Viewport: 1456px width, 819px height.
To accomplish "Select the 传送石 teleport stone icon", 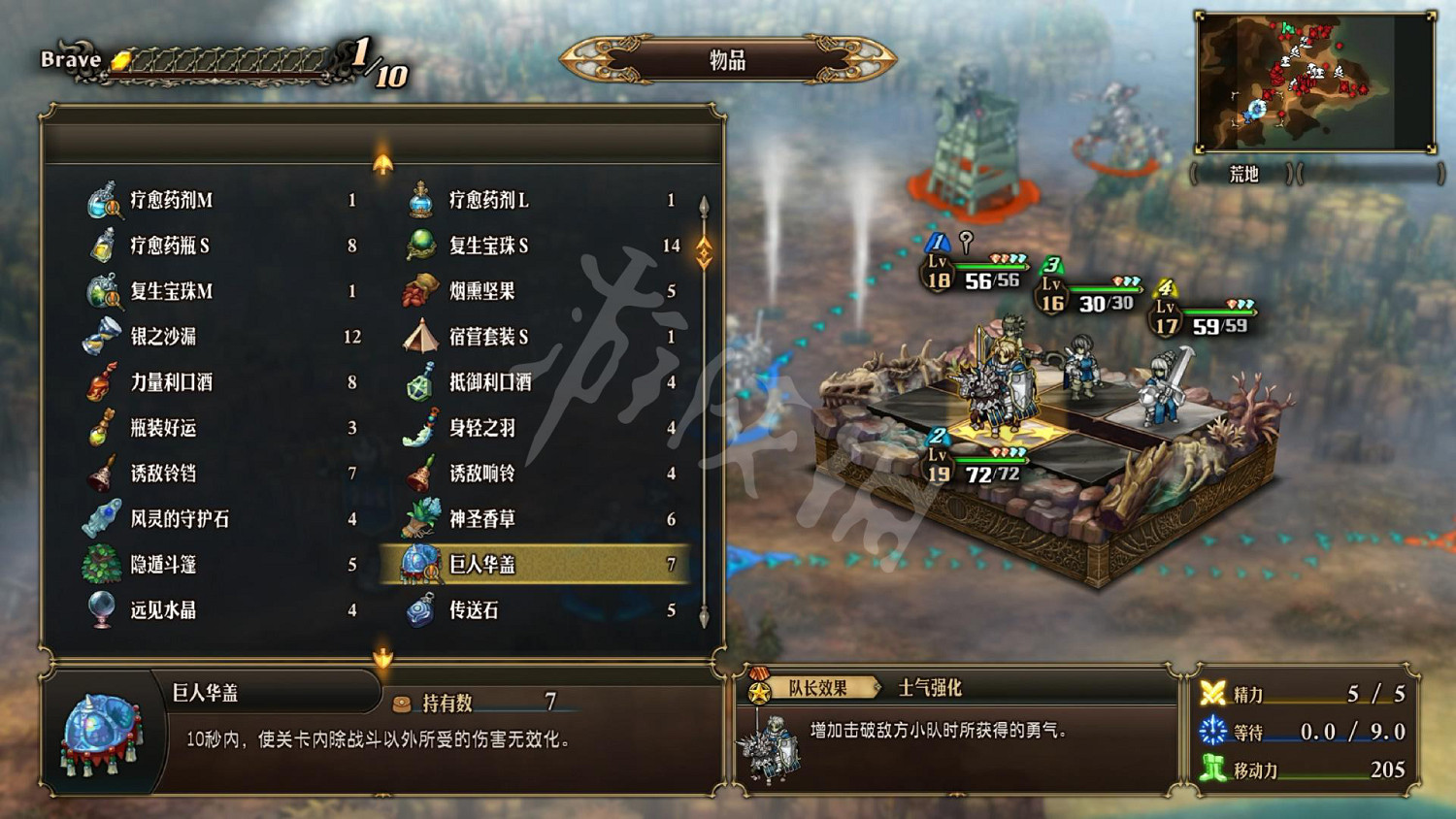I will (422, 608).
